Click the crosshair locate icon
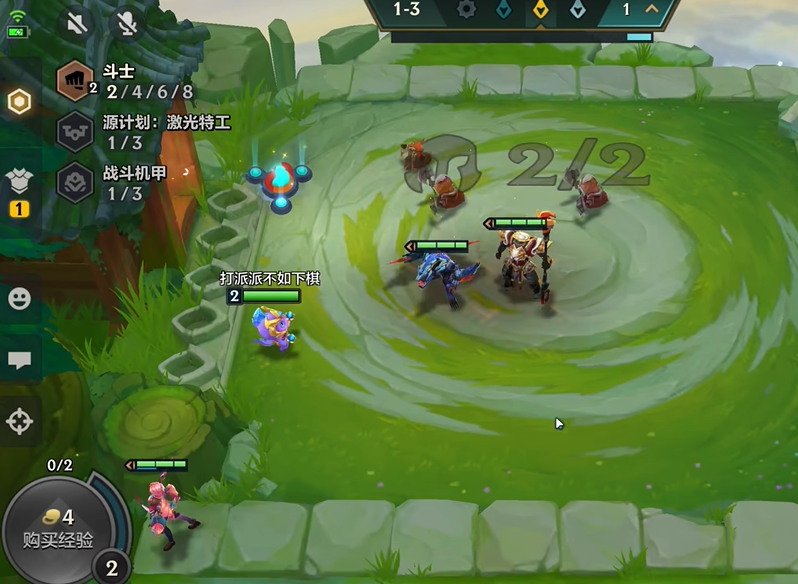 [x=20, y=421]
